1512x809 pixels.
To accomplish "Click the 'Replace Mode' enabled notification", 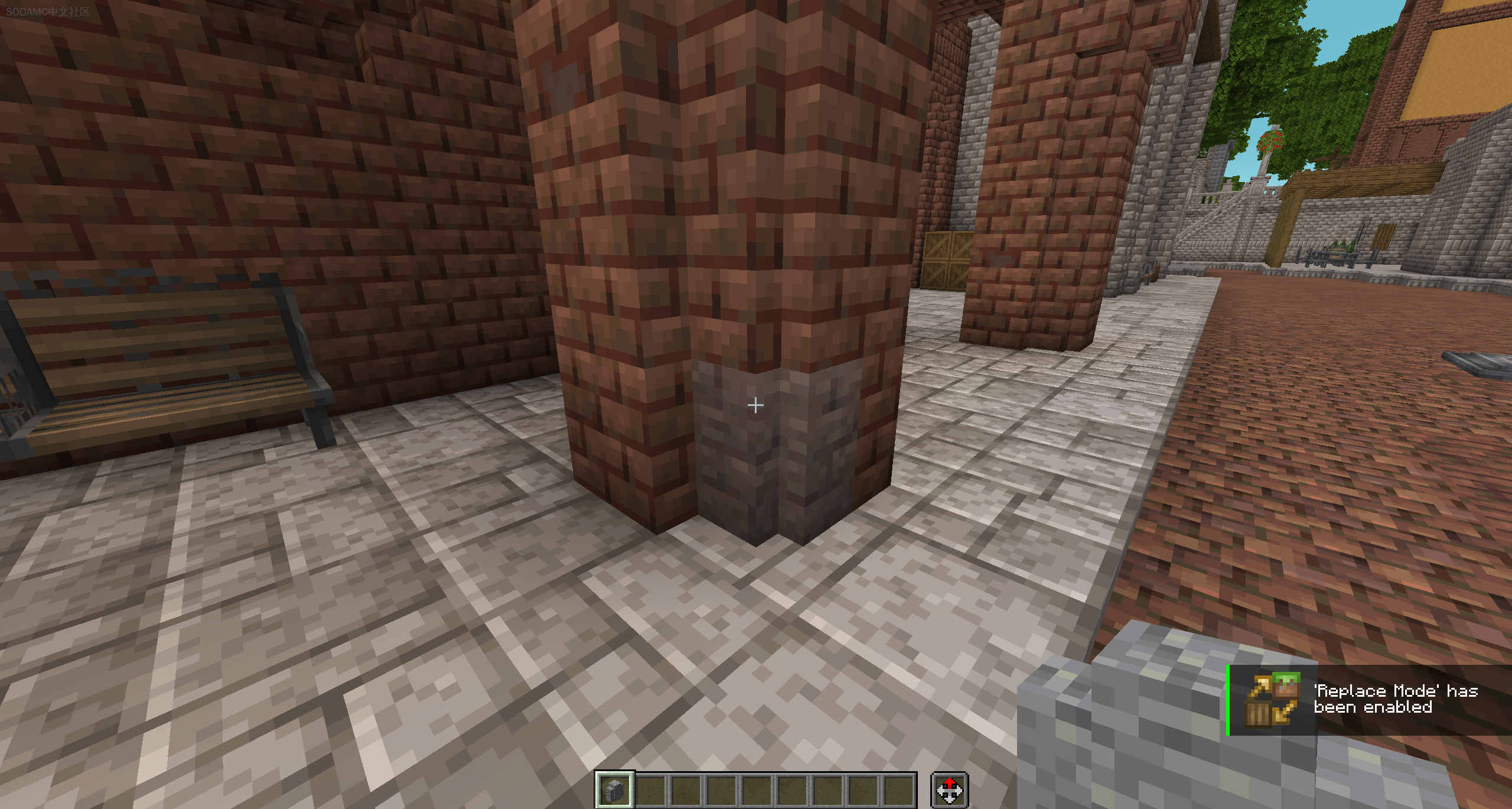I will [1369, 700].
